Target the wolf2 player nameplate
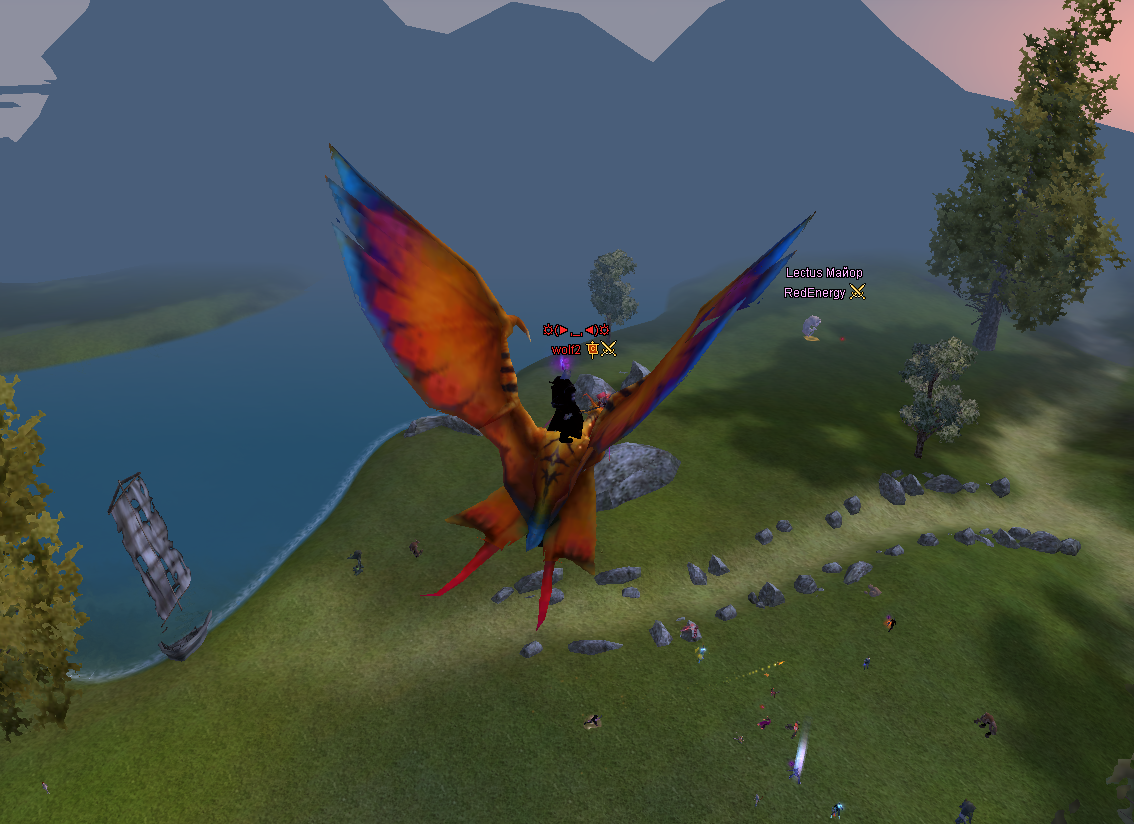1134x824 pixels. point(566,350)
